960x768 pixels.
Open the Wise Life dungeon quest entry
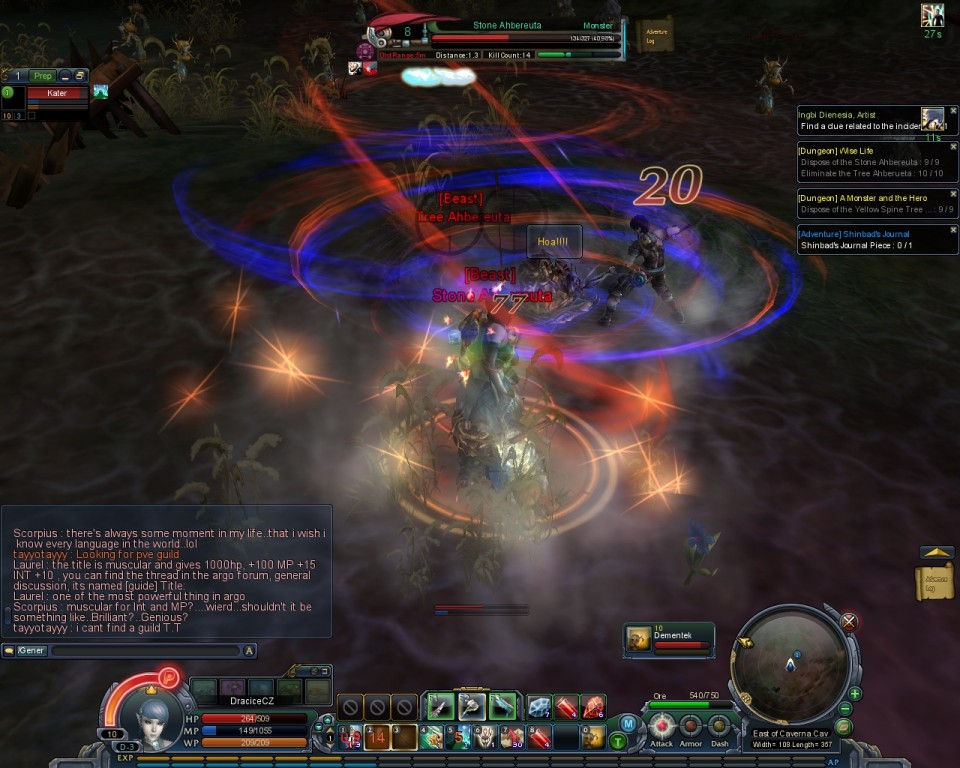(x=870, y=161)
